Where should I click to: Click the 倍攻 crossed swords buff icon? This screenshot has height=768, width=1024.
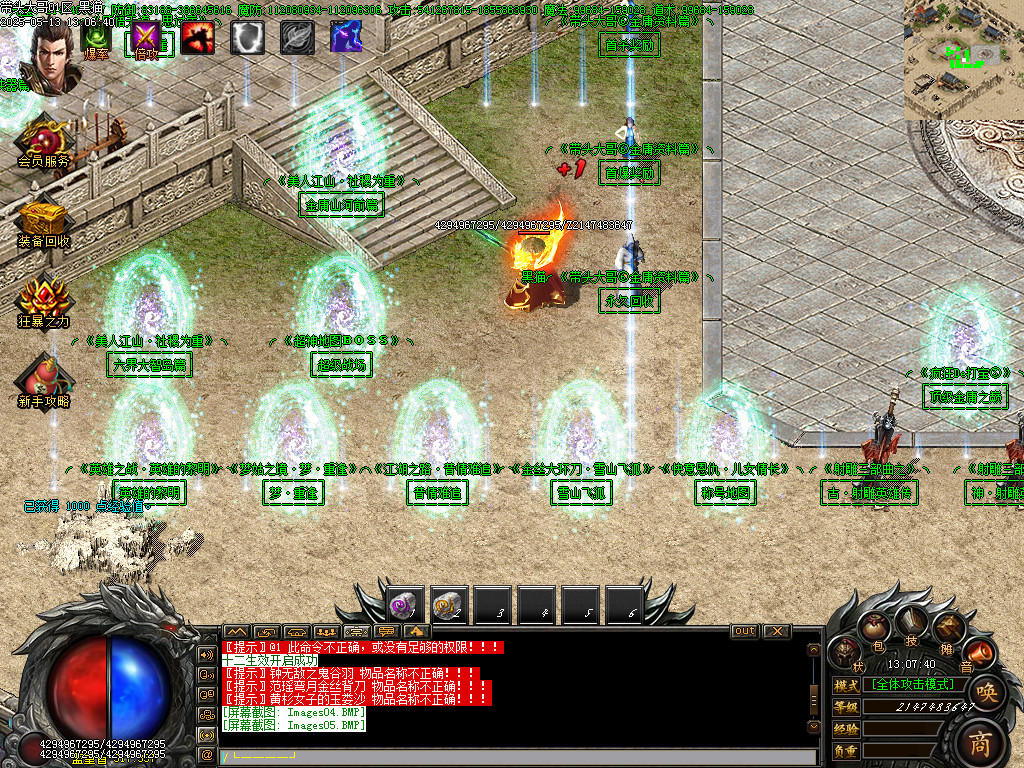[147, 37]
